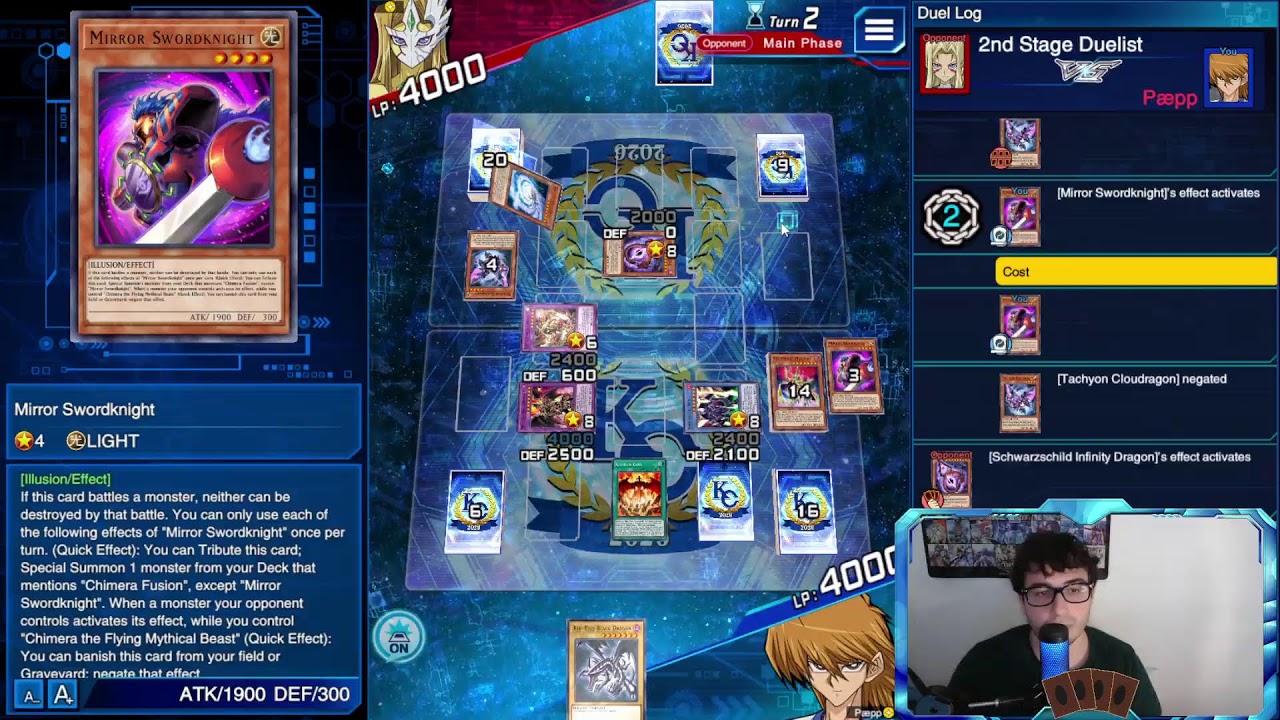This screenshot has width=1280, height=720.
Task: Click the Mirror Swordknight thumbnail in Duel Log
Action: pyautogui.click(x=1019, y=216)
